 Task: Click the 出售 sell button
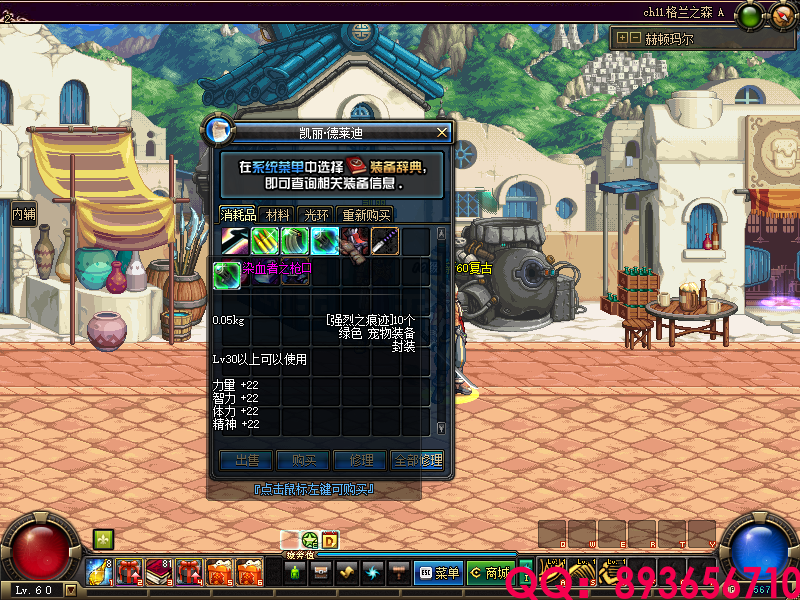(246, 461)
